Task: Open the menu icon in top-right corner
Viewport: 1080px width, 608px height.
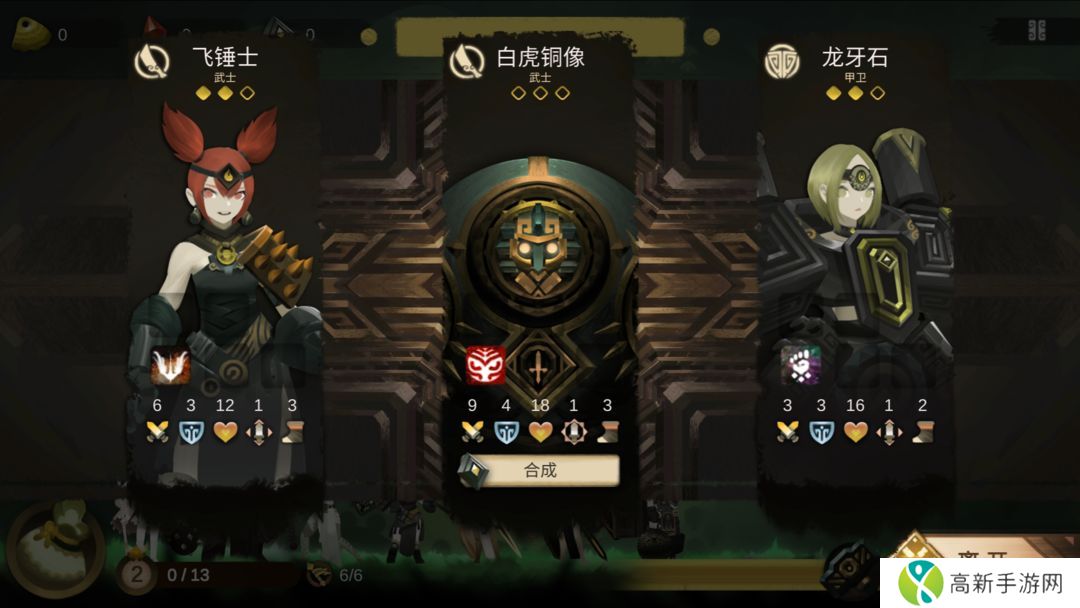Action: click(x=1037, y=30)
